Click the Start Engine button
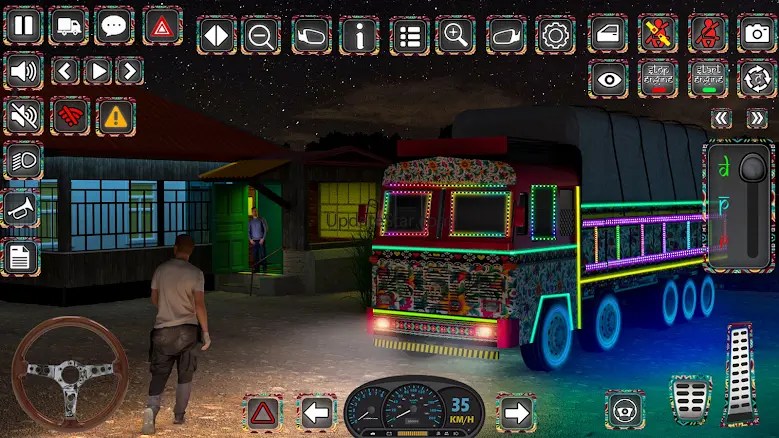The image size is (779, 438). pyautogui.click(x=707, y=79)
